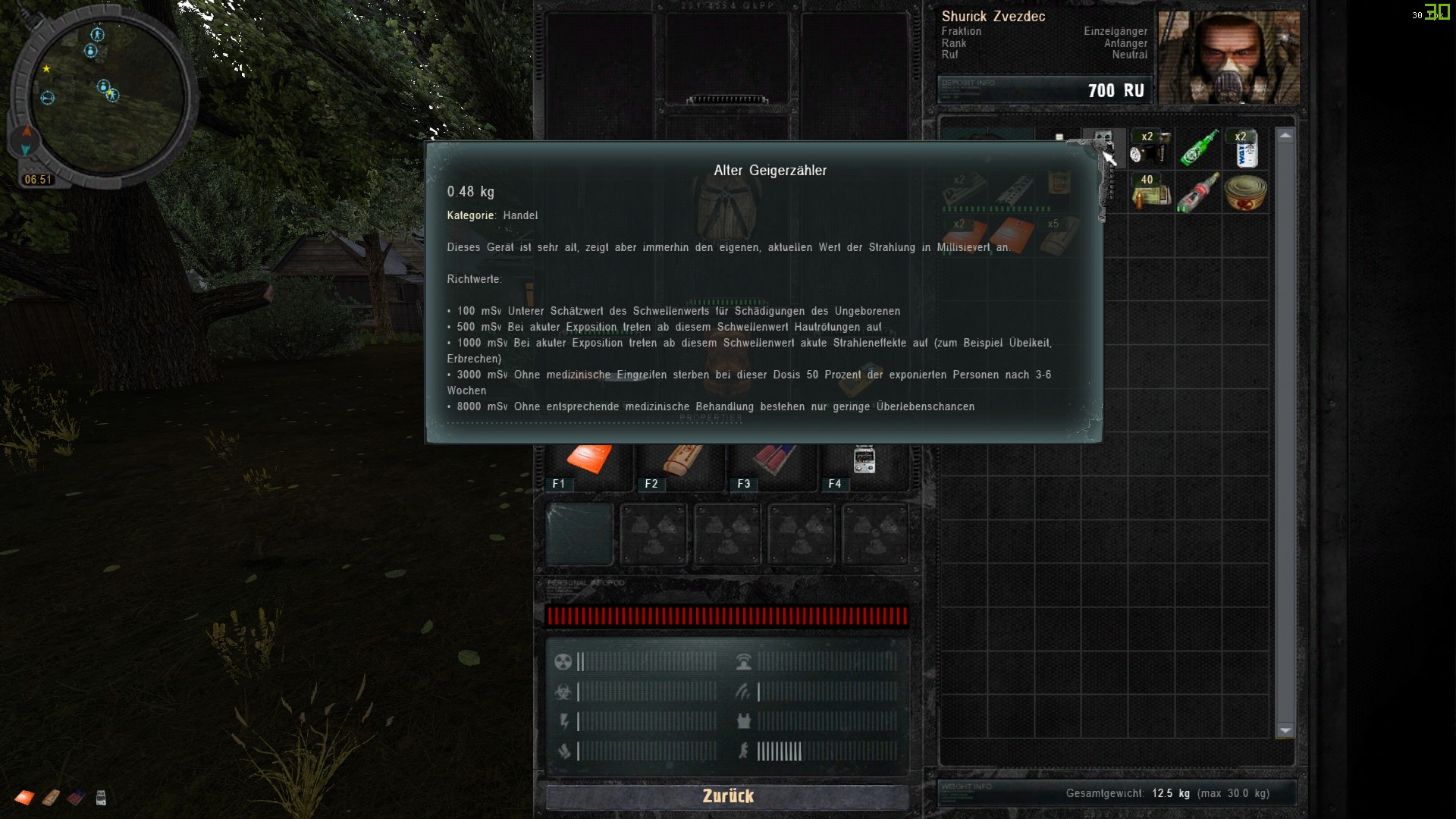Select the vodka bottle item
Viewport: 1456px width, 819px height.
tap(1197, 193)
